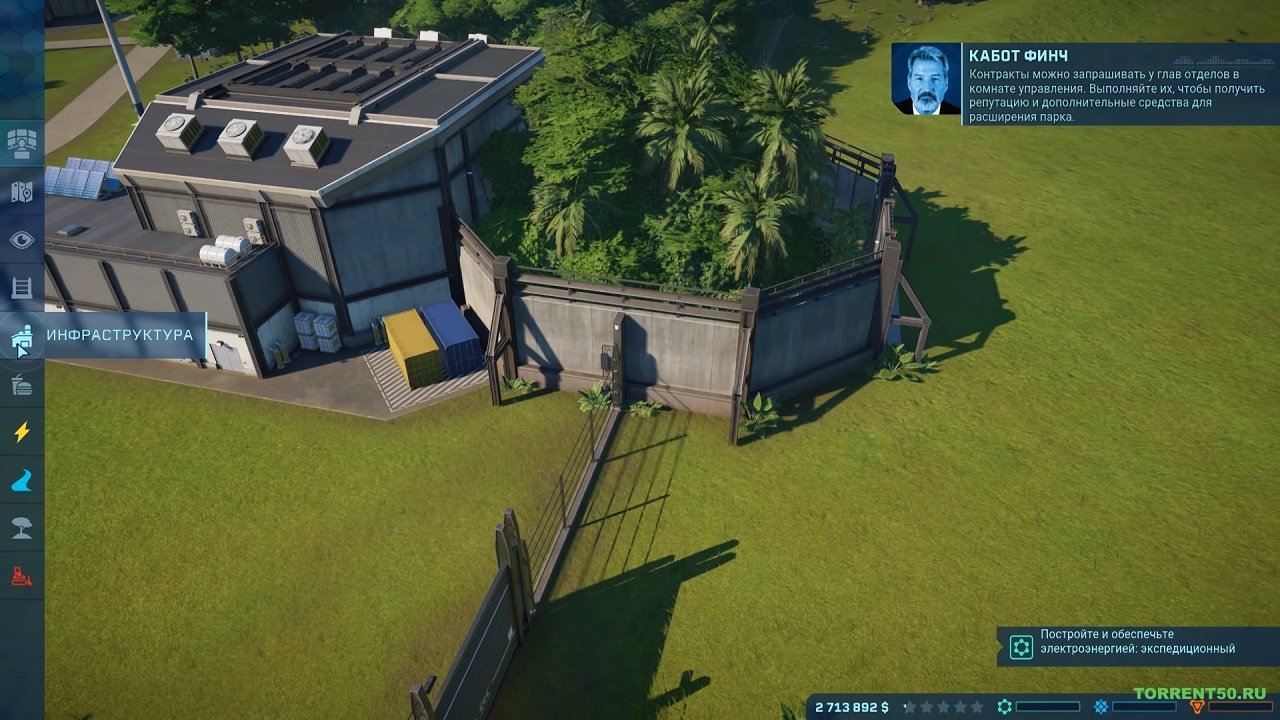Click Cabot Finch's portrait message

point(925,79)
